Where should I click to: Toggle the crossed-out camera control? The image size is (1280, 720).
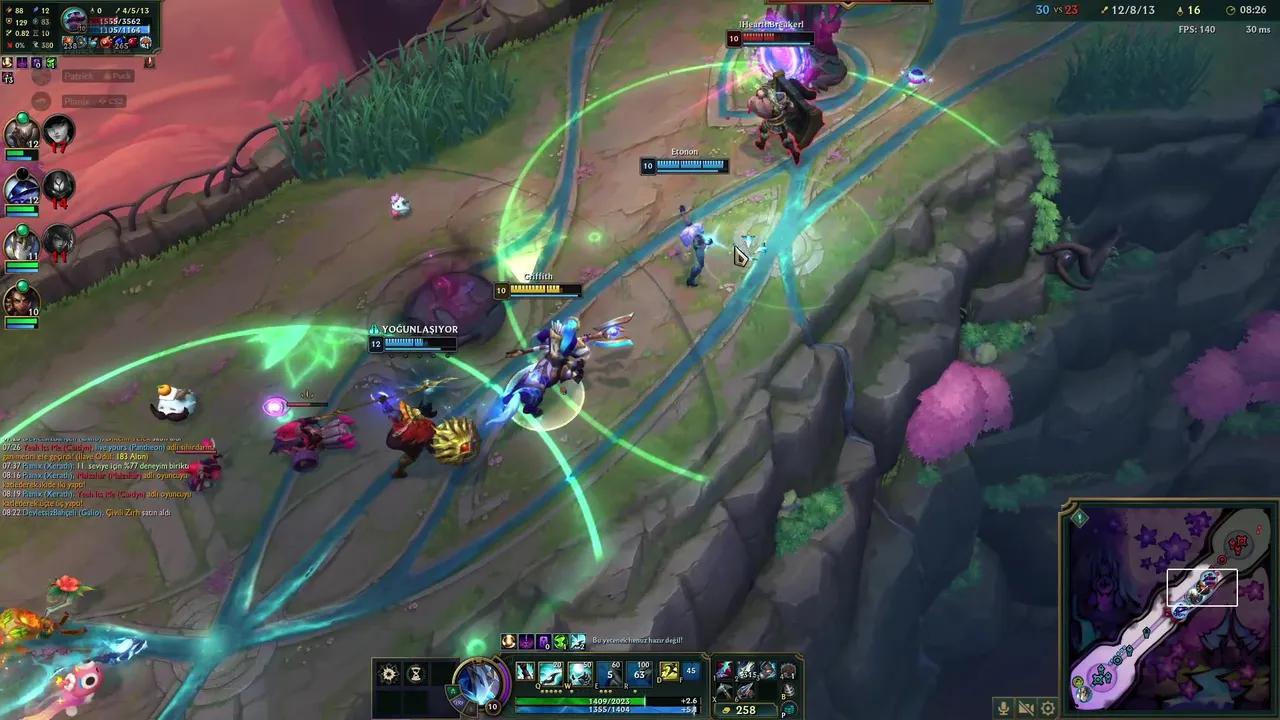coord(1025,708)
